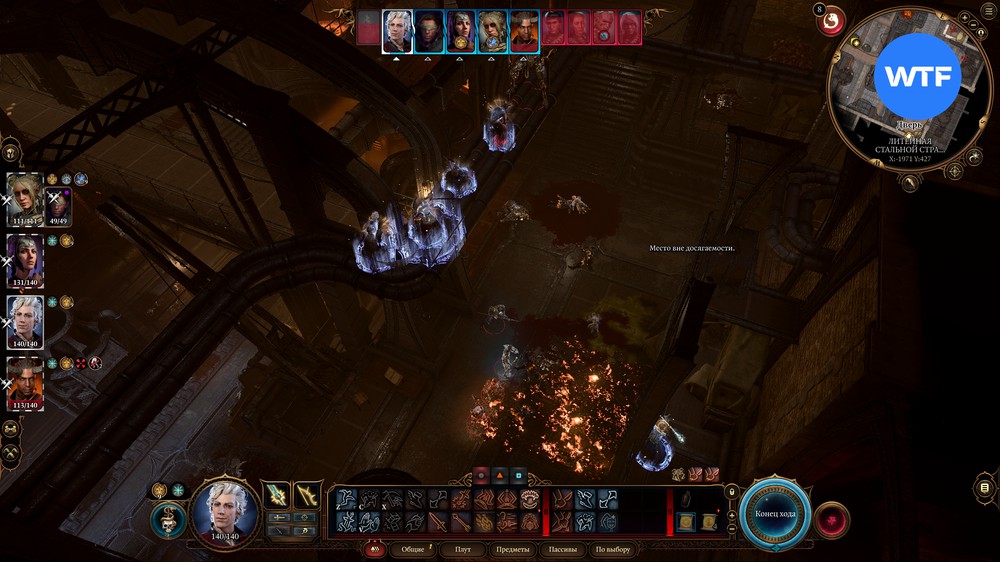Image resolution: width=1000 pixels, height=562 pixels.
Task: Select the glowing main-hand melee weapon slot
Action: (x=277, y=495)
